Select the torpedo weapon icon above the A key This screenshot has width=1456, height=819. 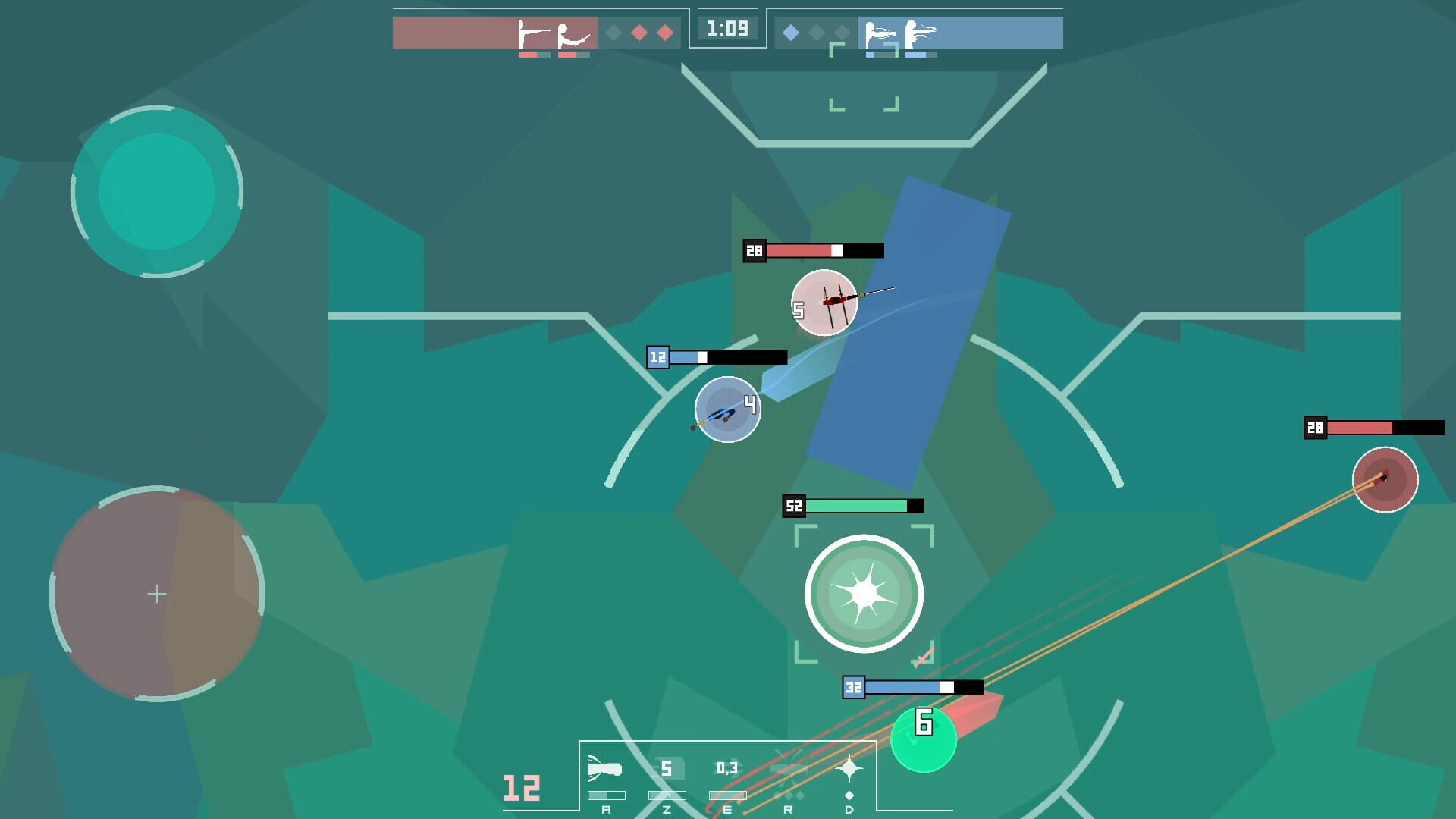click(x=603, y=767)
